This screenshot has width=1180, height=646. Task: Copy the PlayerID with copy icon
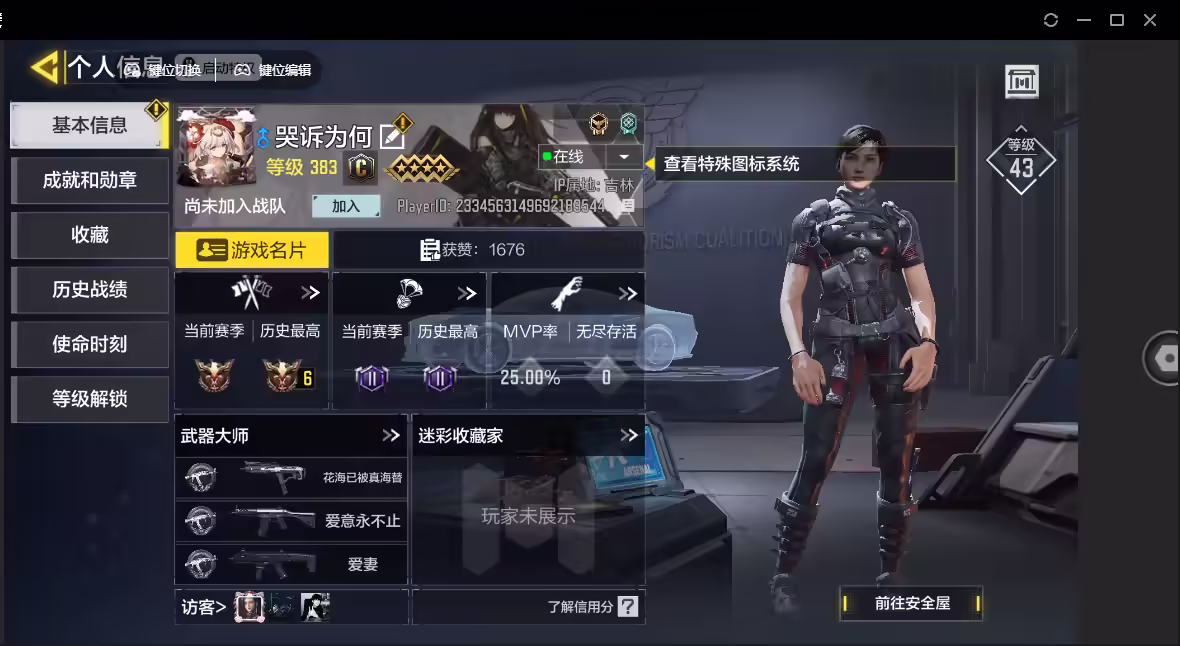tap(628, 206)
